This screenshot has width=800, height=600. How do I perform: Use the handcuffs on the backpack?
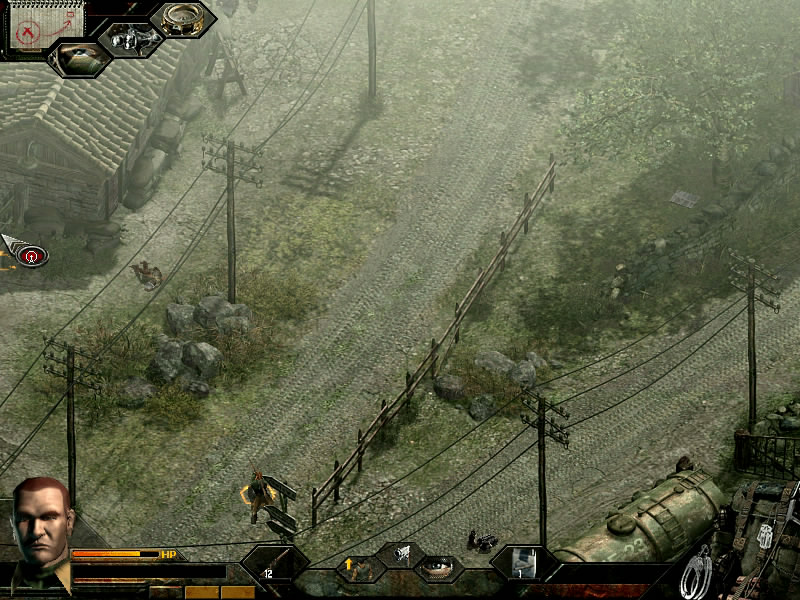click(697, 574)
